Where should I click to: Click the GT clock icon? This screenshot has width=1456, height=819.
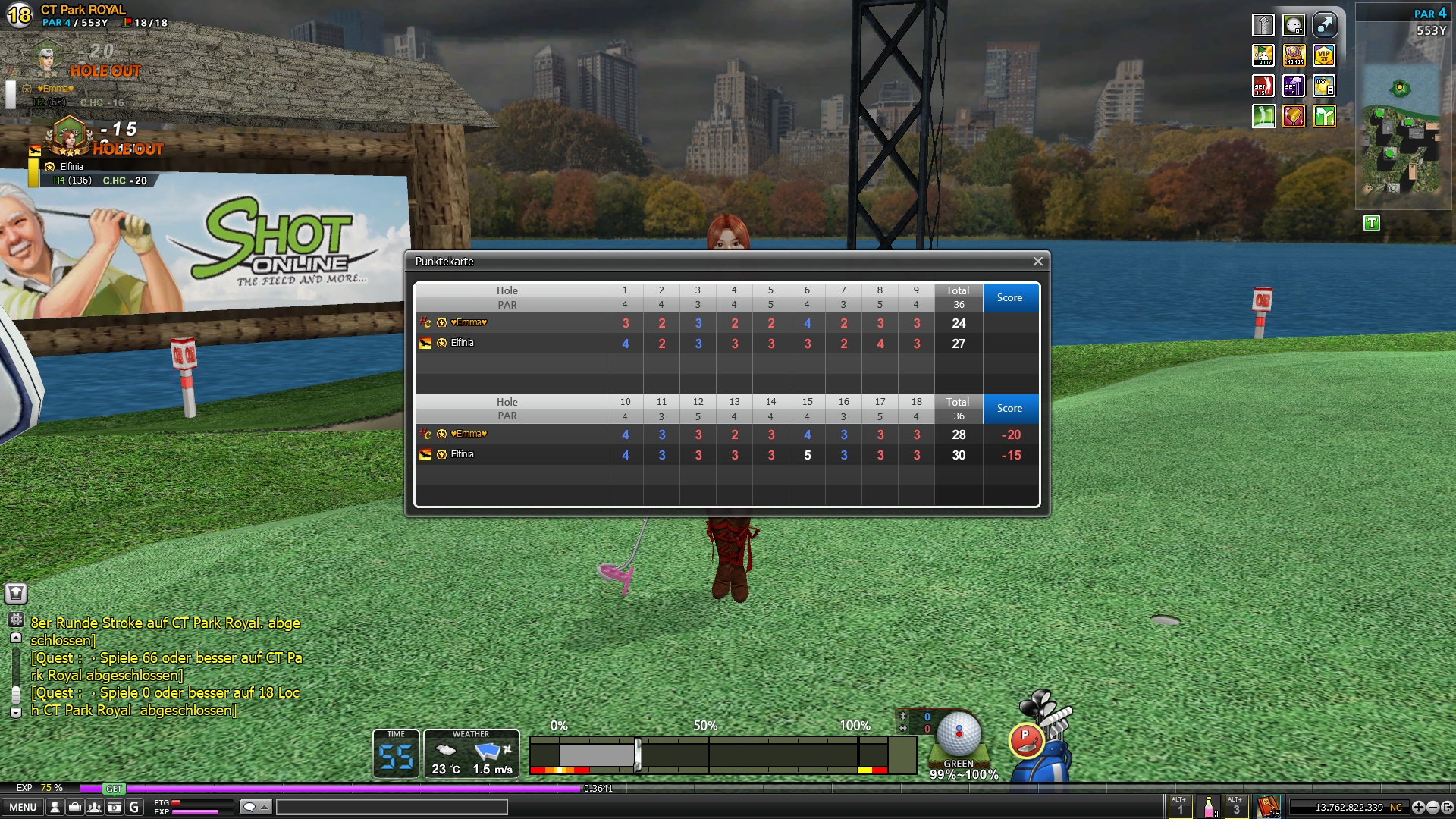(x=1294, y=25)
